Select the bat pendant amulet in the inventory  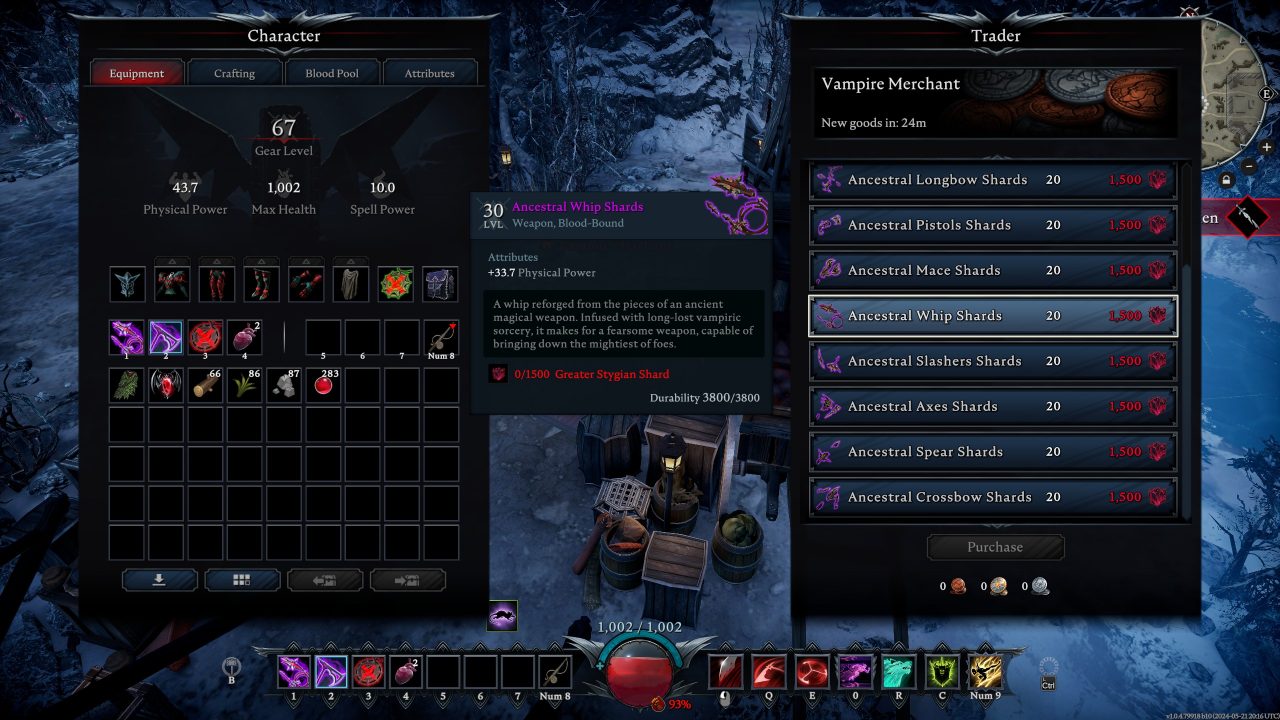pyautogui.click(x=166, y=383)
